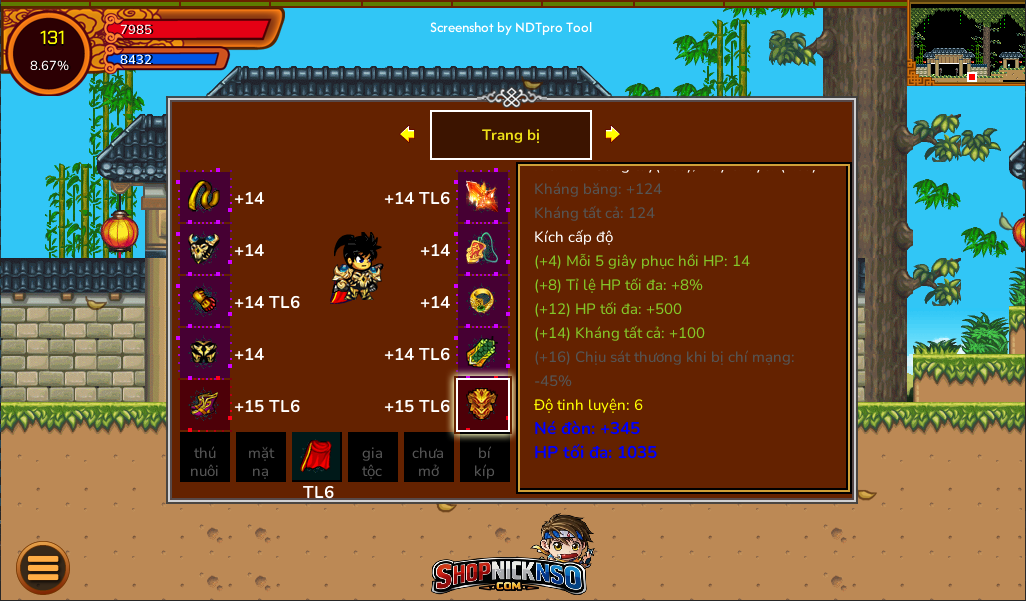The height and width of the screenshot is (601, 1026).
Task: Select the highlighted golden mask charm slot
Action: click(483, 405)
